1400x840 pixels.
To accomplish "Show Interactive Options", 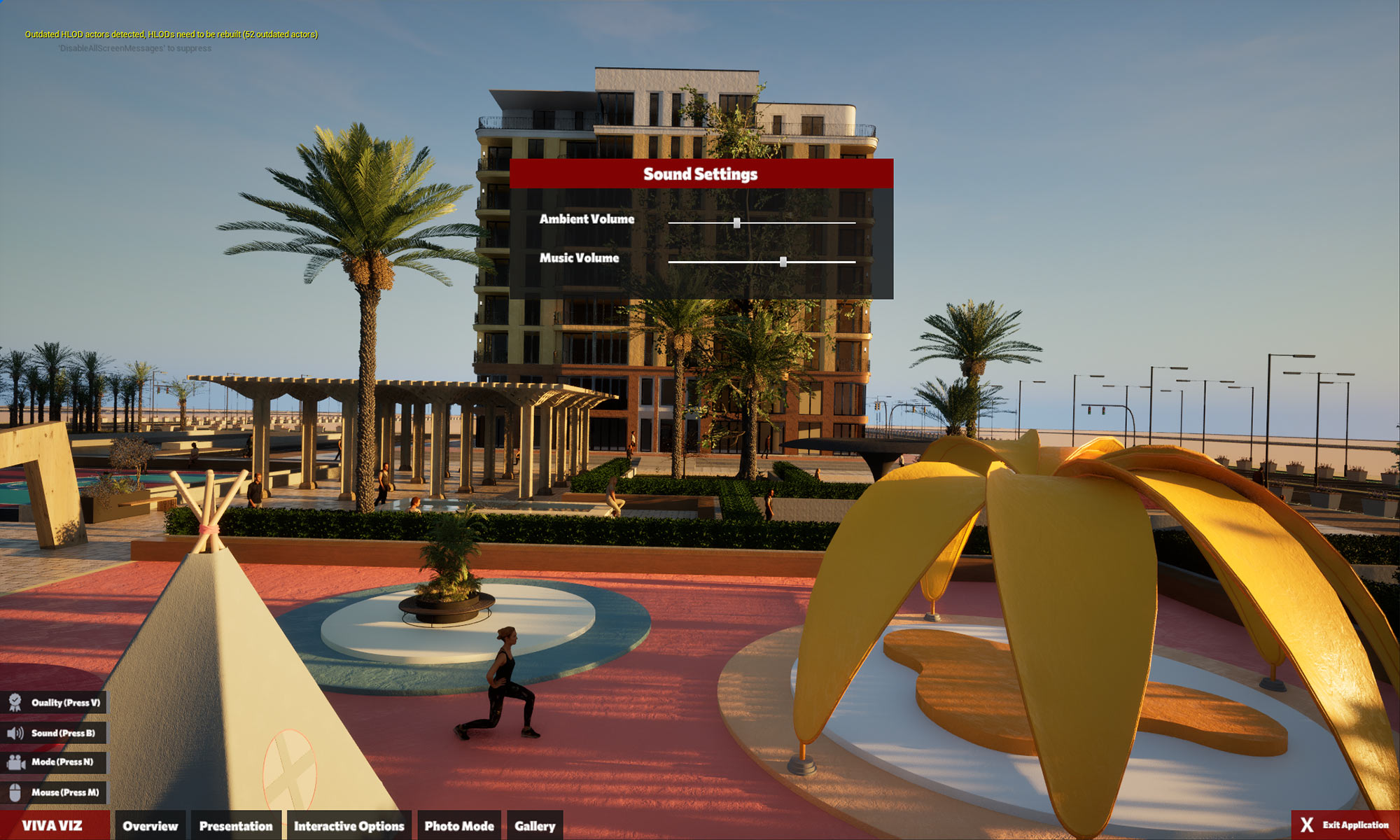I will coord(349,826).
